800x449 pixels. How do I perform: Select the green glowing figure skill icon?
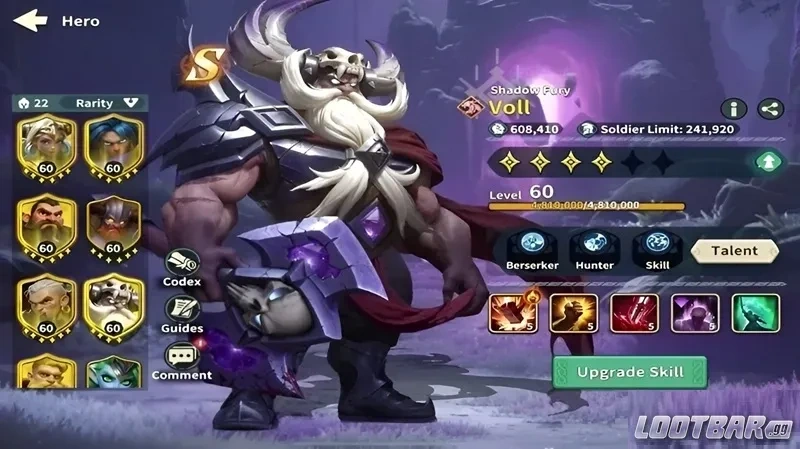coord(755,313)
